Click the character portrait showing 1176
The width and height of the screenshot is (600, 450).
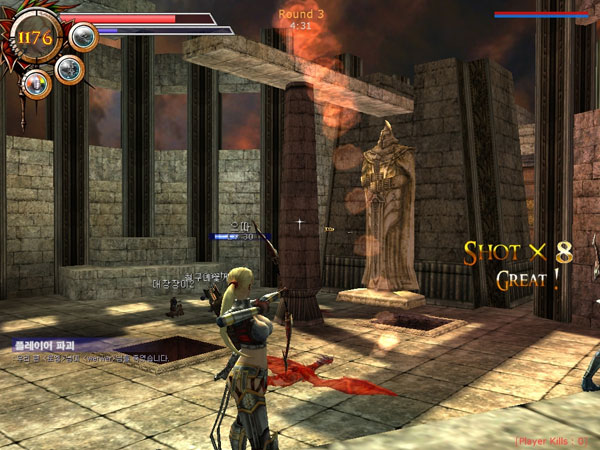(36, 39)
